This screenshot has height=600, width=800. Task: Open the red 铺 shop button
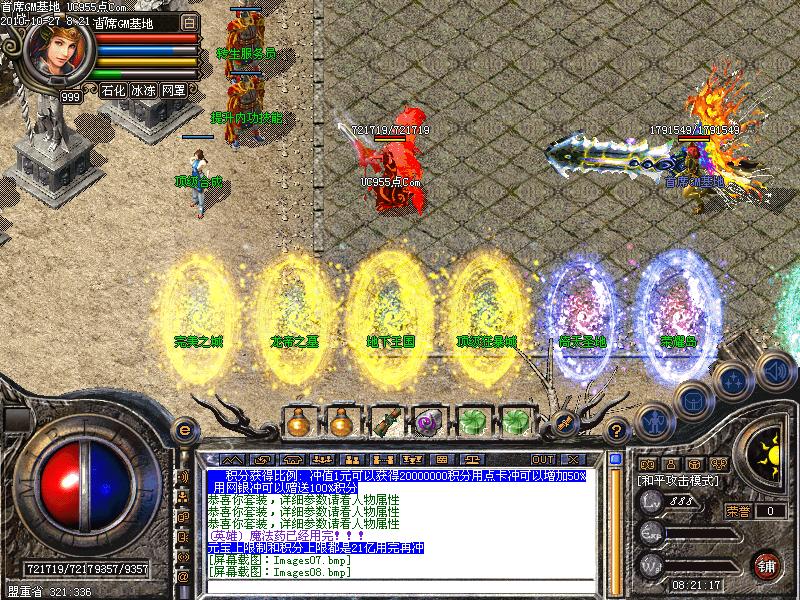coord(767,564)
